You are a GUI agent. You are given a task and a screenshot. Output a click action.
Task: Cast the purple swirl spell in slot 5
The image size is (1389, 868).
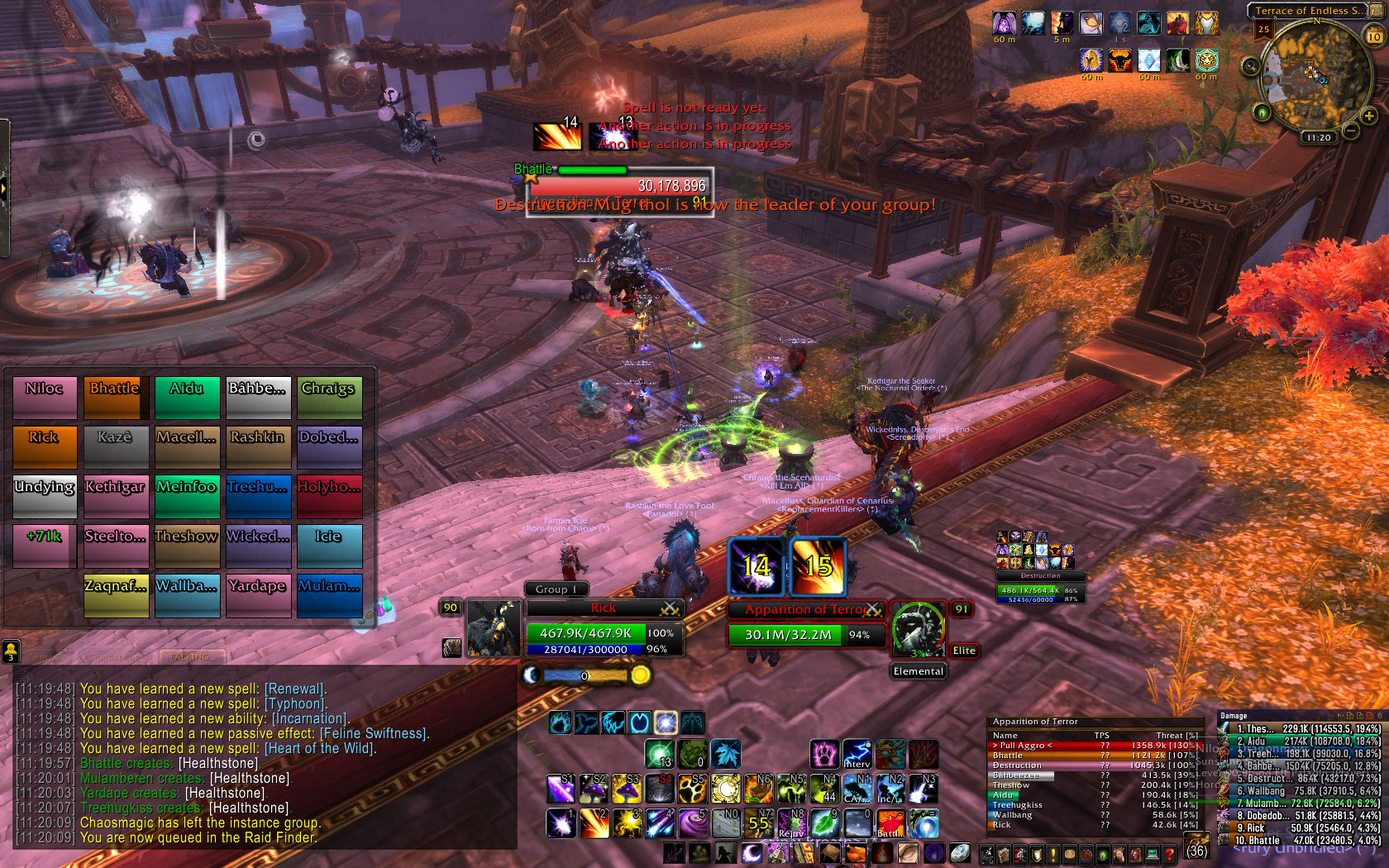point(693,823)
